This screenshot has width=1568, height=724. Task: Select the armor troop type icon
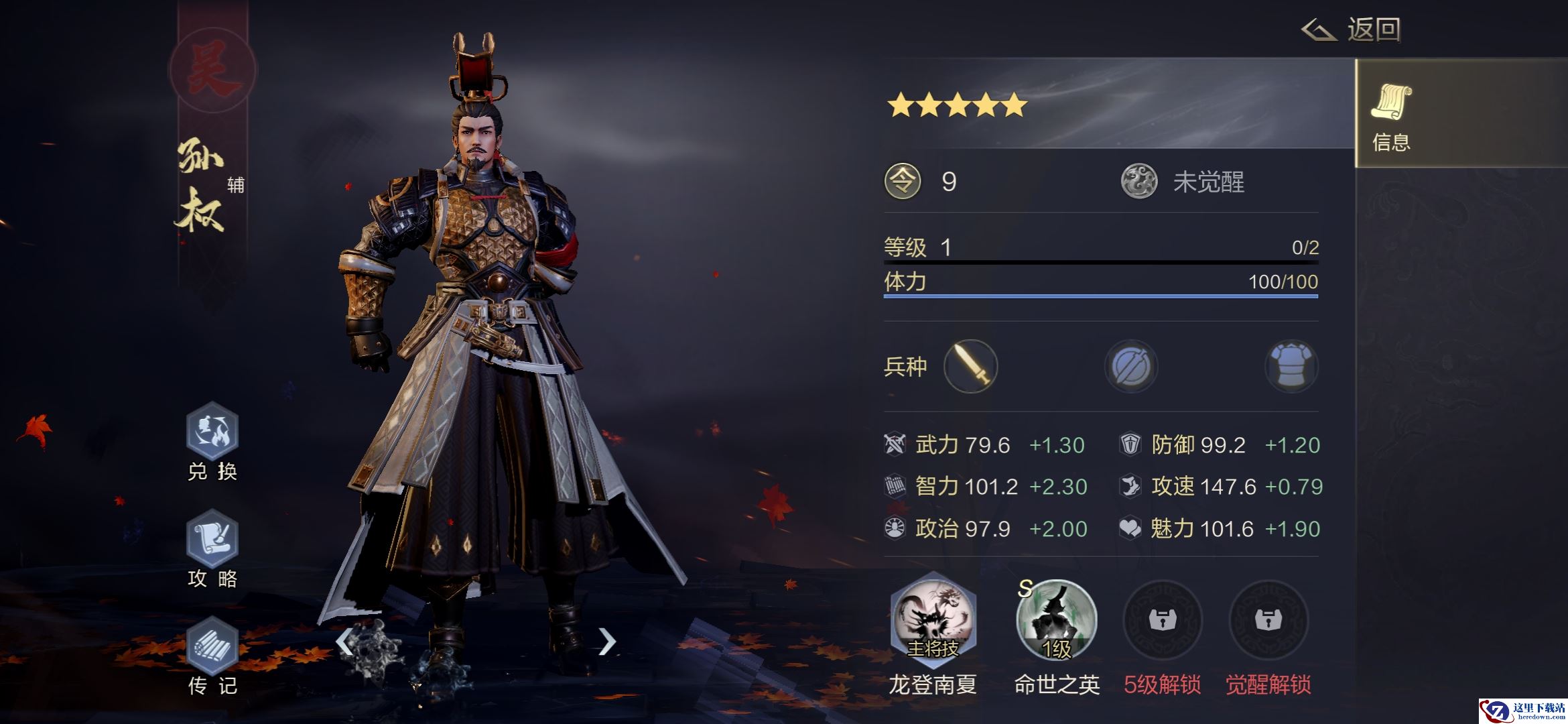point(1291,366)
